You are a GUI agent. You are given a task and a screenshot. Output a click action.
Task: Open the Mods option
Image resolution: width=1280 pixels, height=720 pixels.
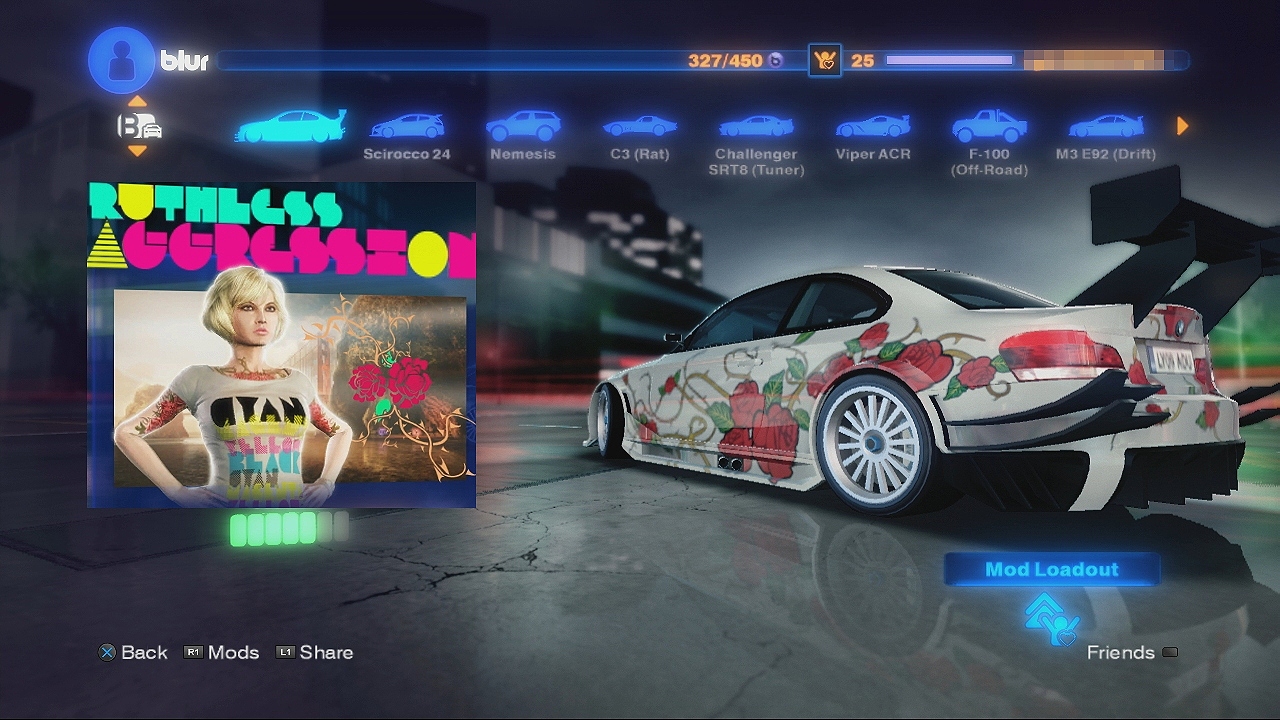point(222,652)
